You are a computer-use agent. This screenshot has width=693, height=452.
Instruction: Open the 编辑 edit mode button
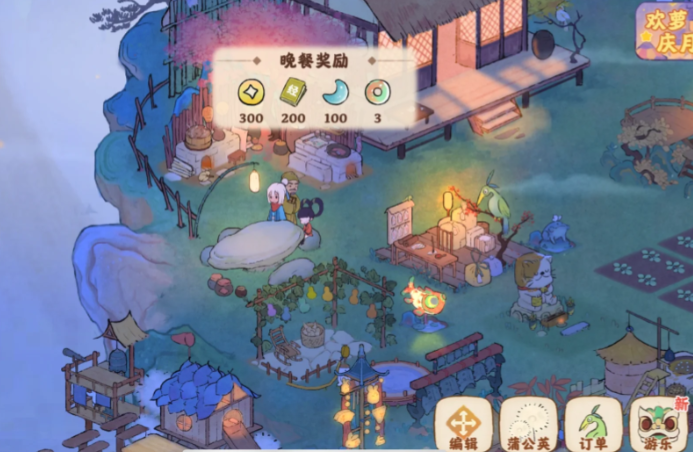click(463, 423)
